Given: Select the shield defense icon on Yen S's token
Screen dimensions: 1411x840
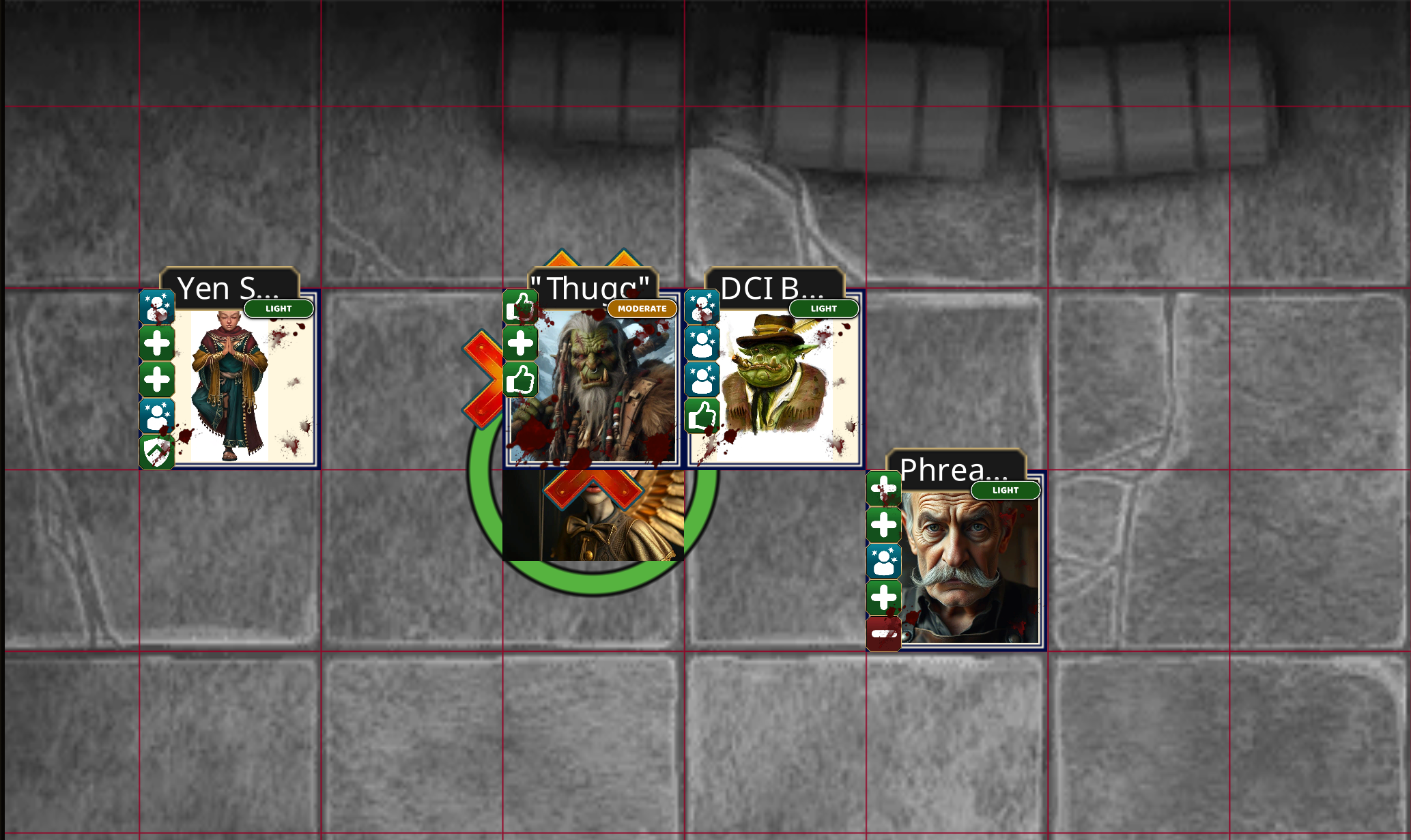Looking at the screenshot, I should click(156, 447).
